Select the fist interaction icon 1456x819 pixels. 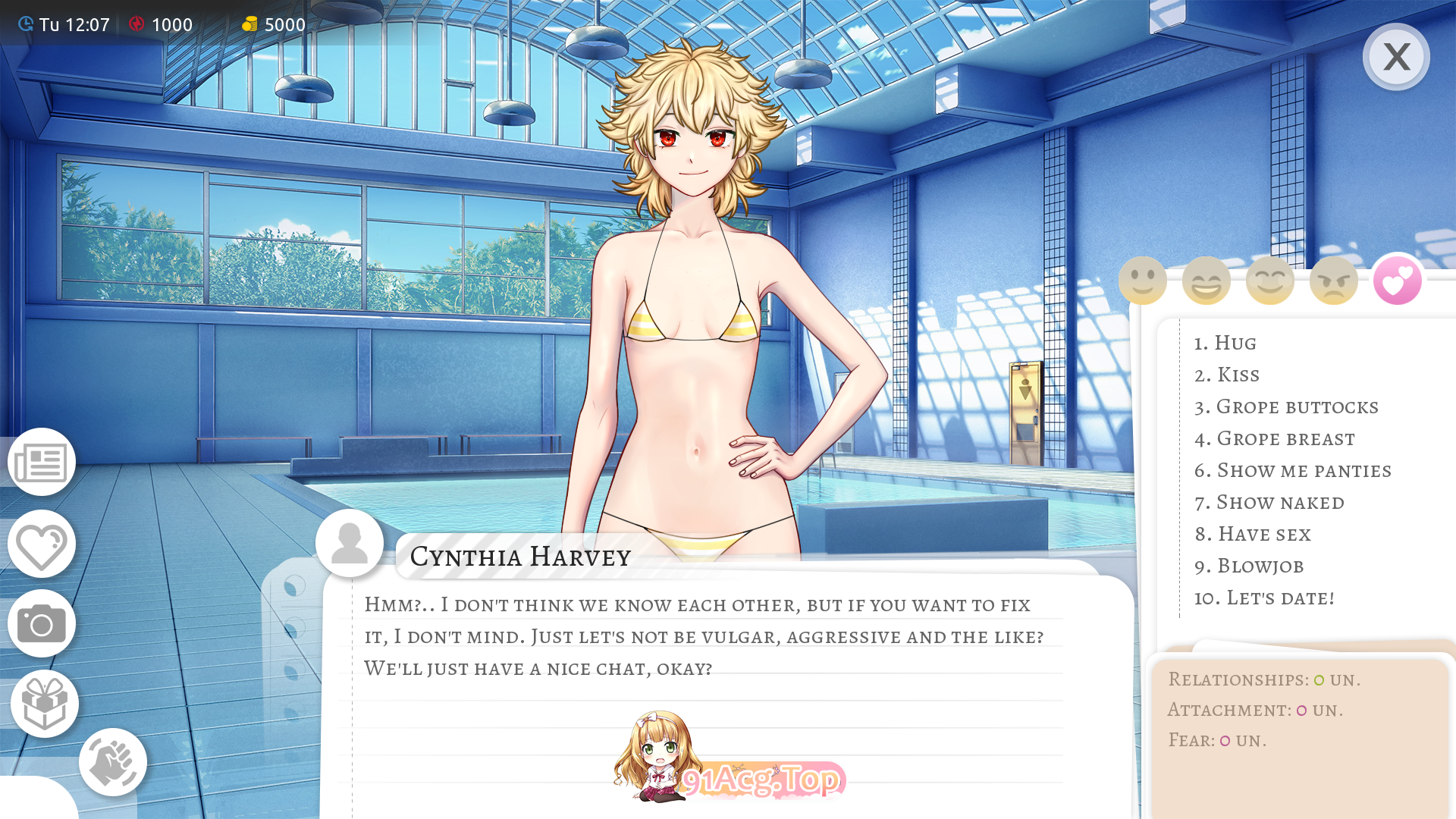113,761
